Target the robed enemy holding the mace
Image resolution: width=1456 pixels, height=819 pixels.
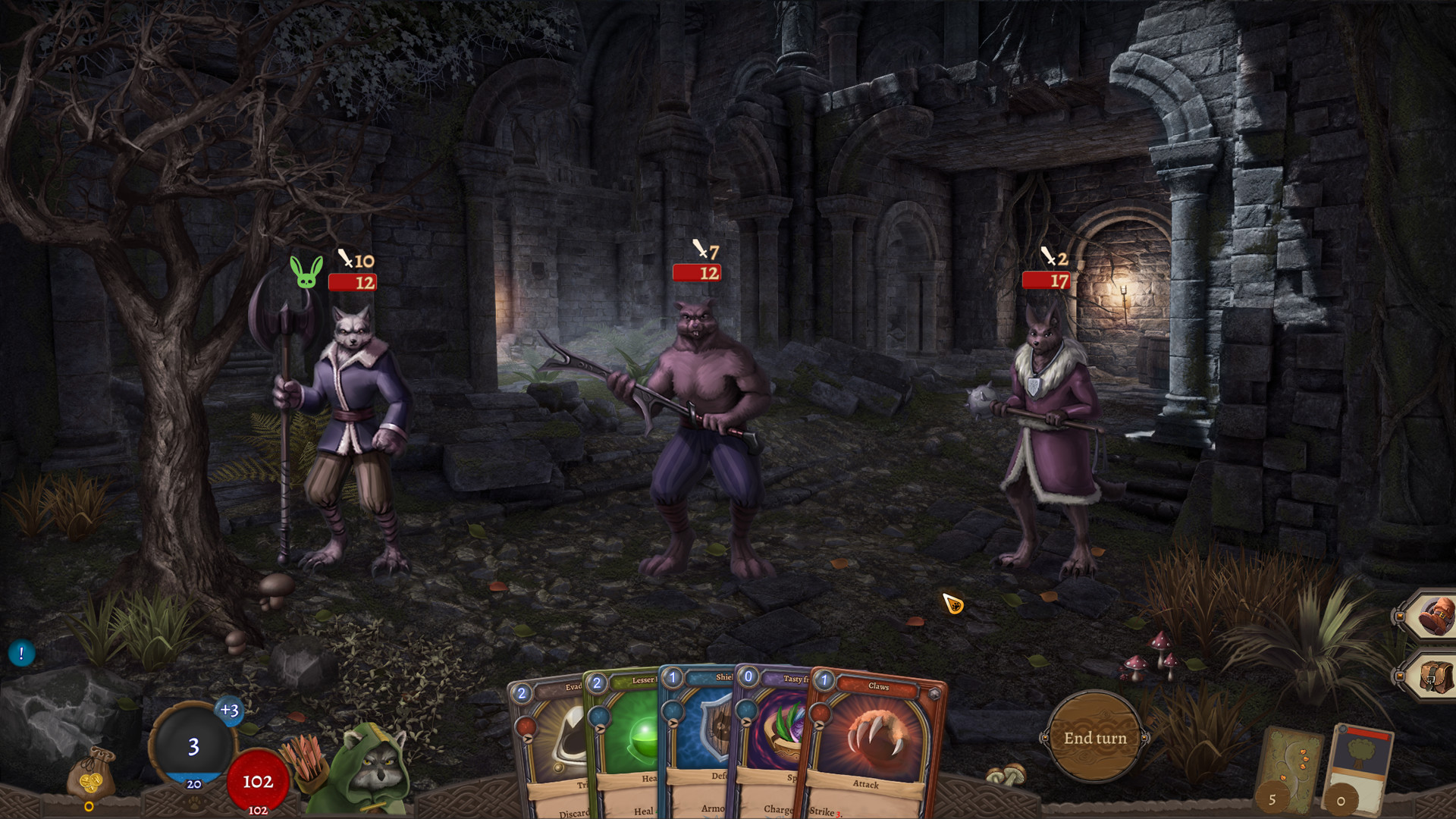[1050, 432]
